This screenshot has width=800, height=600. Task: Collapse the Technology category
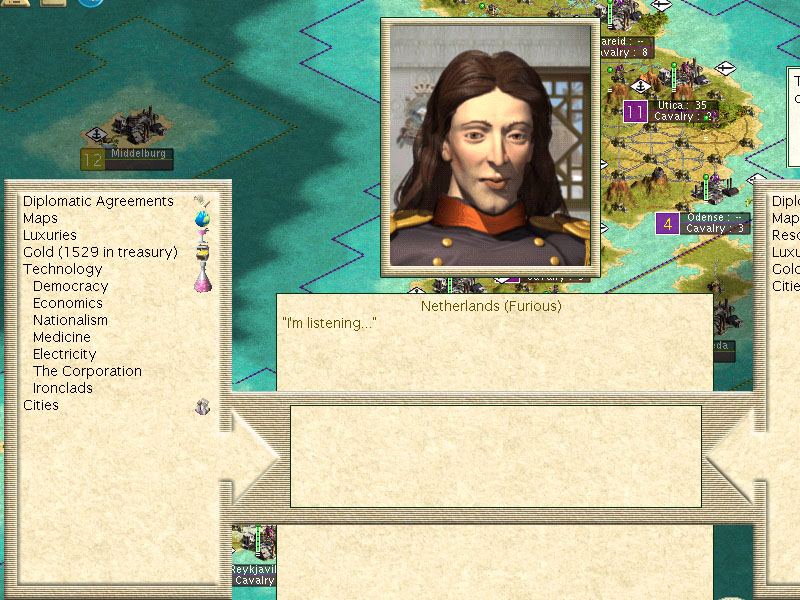[x=62, y=269]
